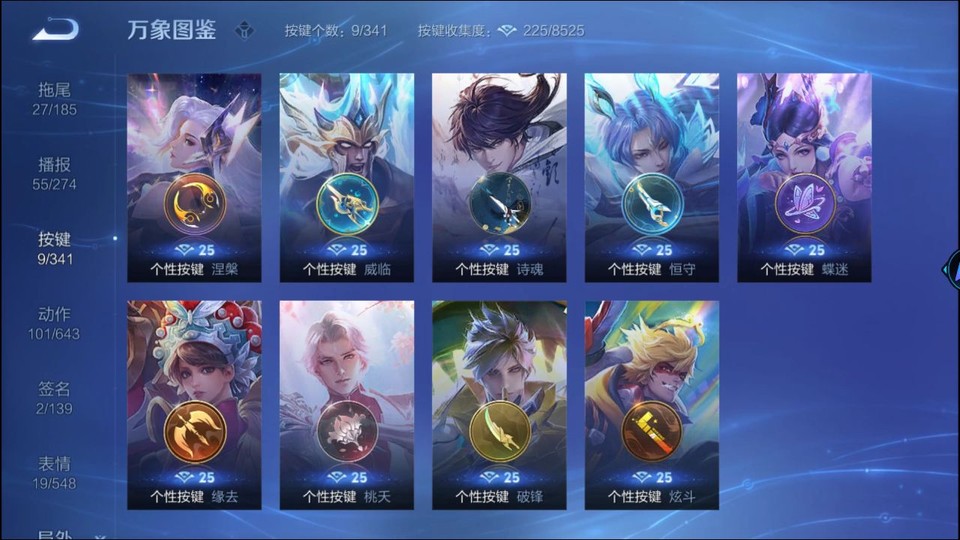The image size is (960, 540).
Task: Select the 涅槃 personalized button card
Action: coord(195,178)
